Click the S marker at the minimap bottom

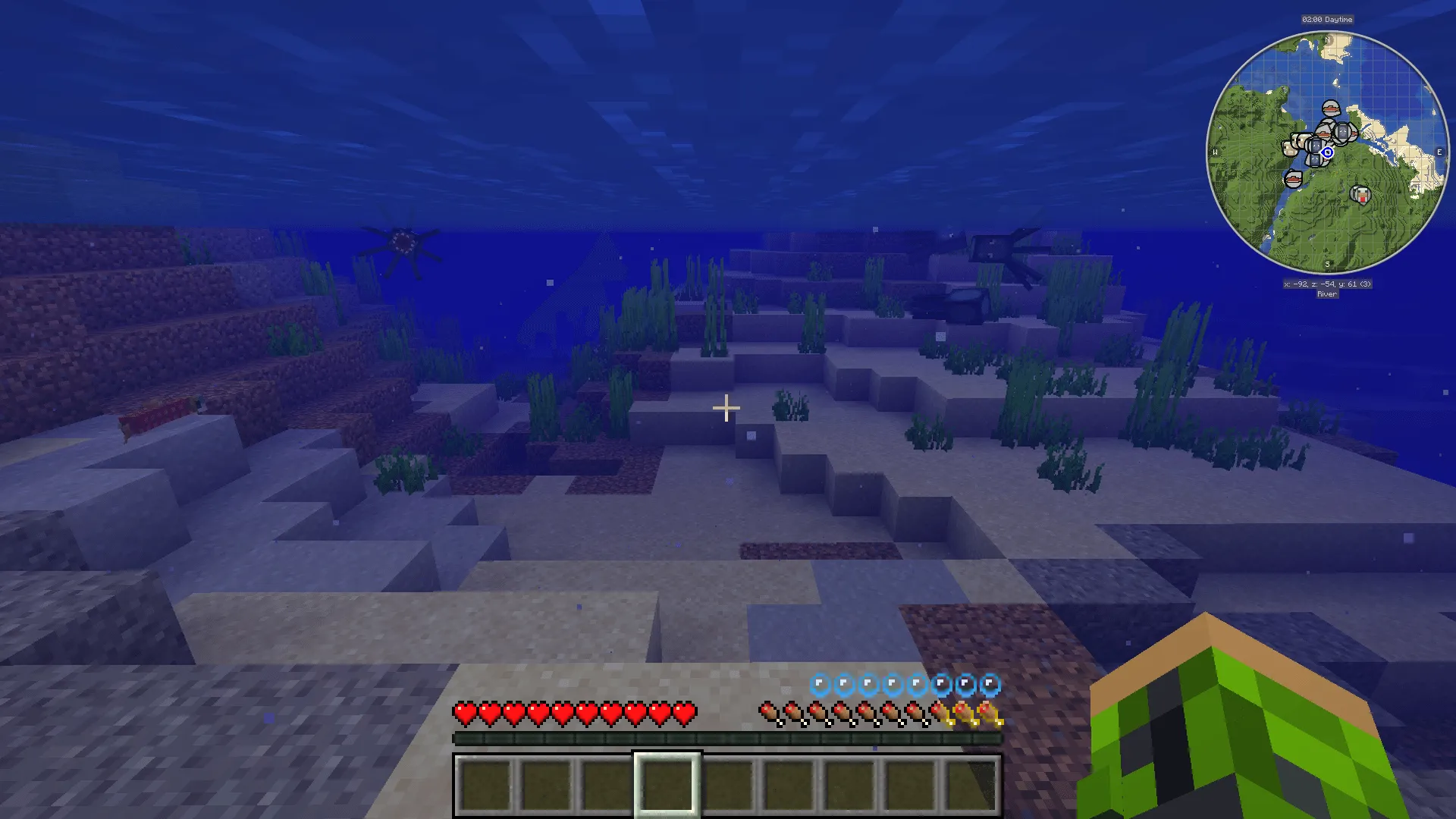1327,265
